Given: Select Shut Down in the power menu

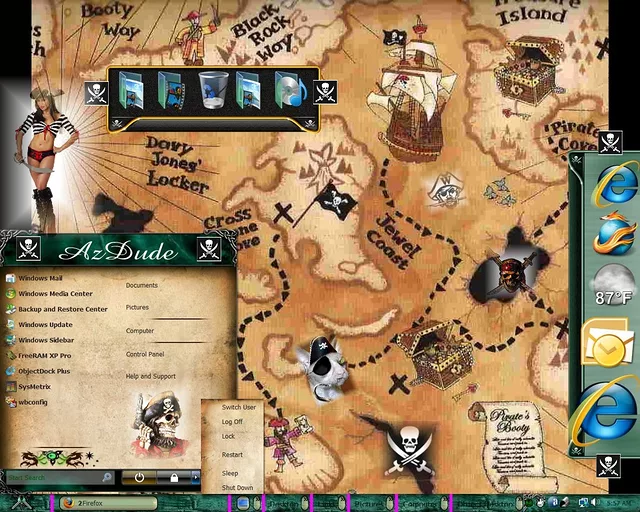Looking at the screenshot, I should (x=237, y=488).
